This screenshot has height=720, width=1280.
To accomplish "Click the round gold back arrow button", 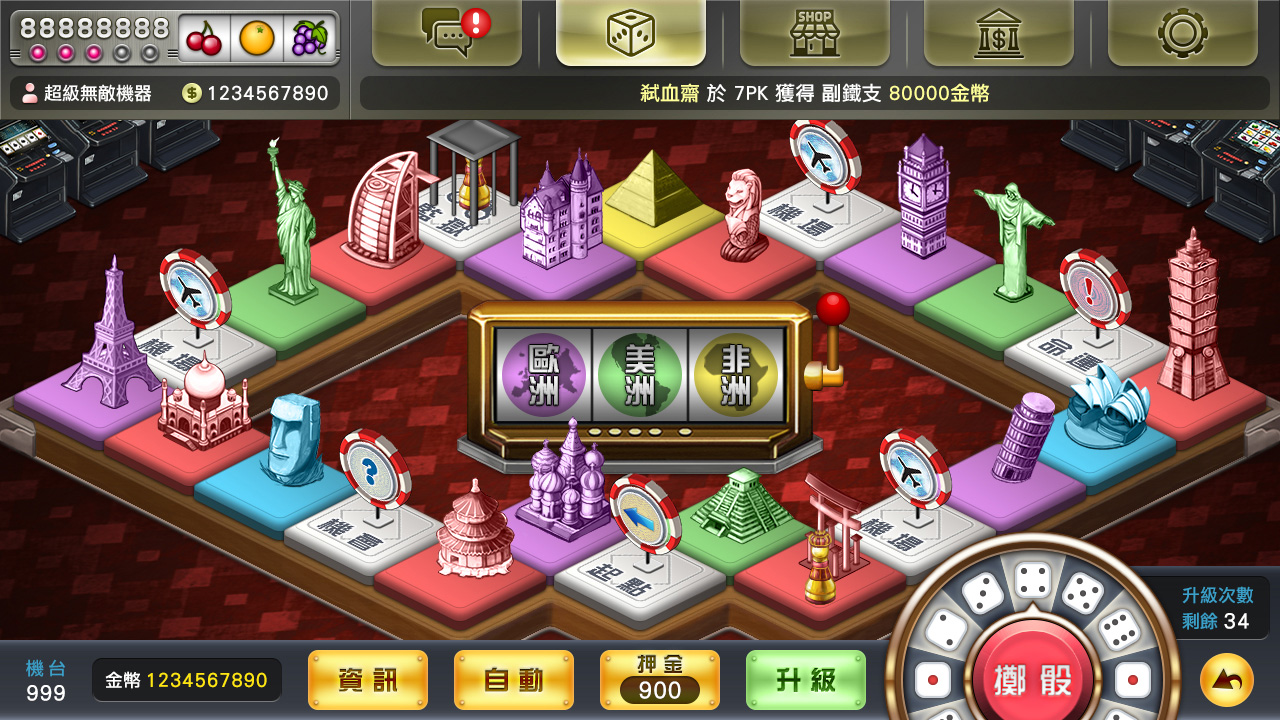I will 1226,680.
